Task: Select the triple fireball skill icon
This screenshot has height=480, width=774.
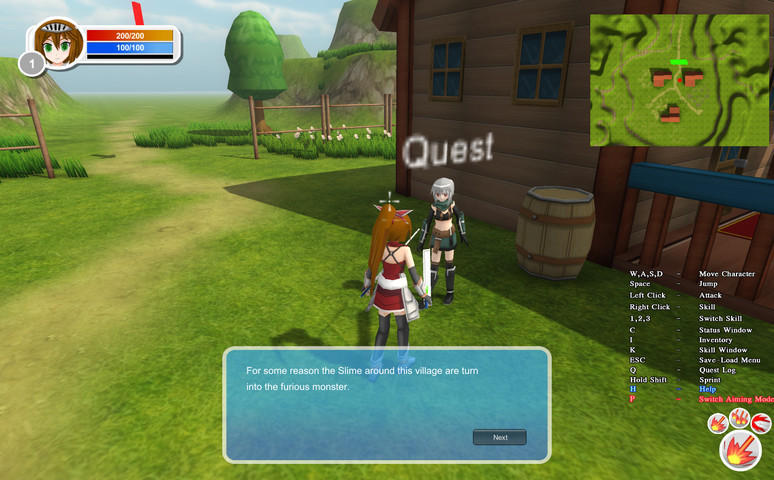Action: (739, 417)
